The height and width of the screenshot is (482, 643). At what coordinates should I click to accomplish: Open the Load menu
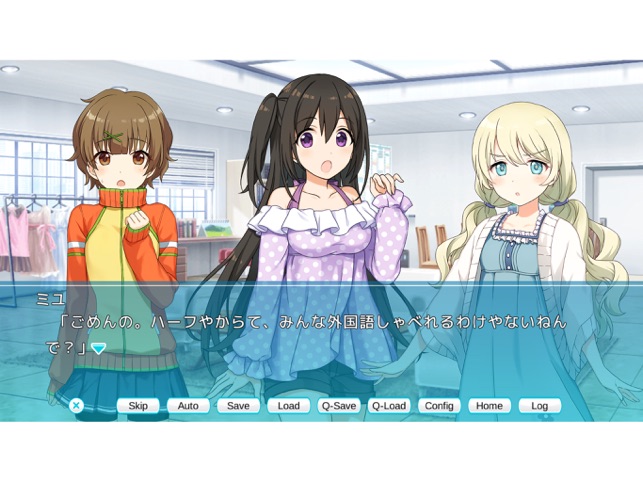(x=289, y=406)
